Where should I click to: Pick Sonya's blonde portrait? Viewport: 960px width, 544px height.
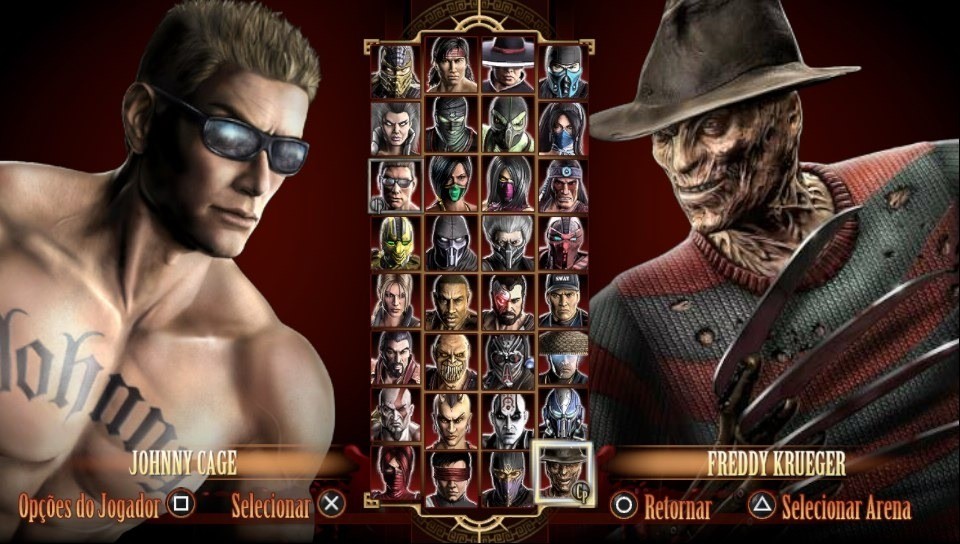coord(396,301)
